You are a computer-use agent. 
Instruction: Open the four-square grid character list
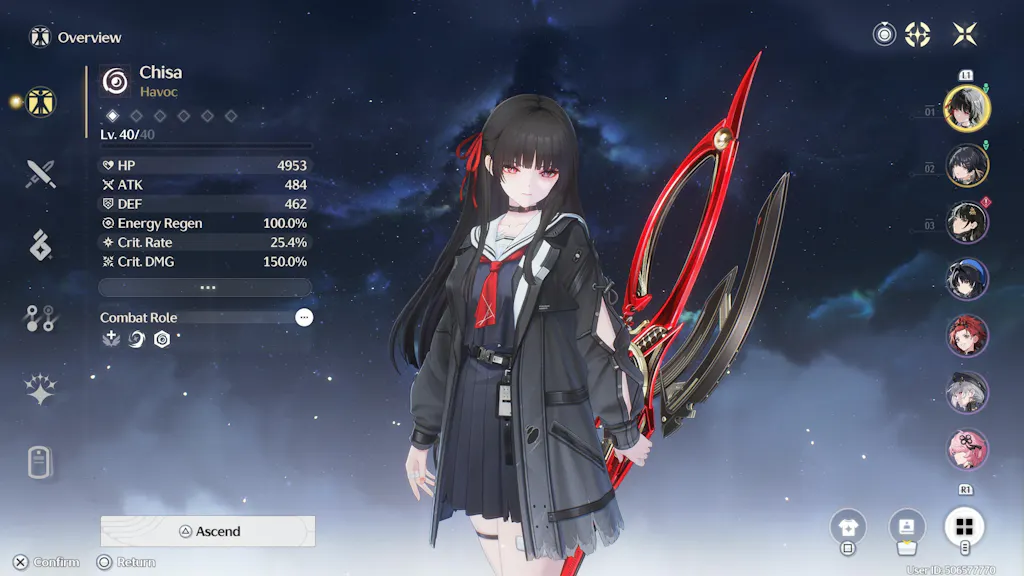(x=965, y=526)
